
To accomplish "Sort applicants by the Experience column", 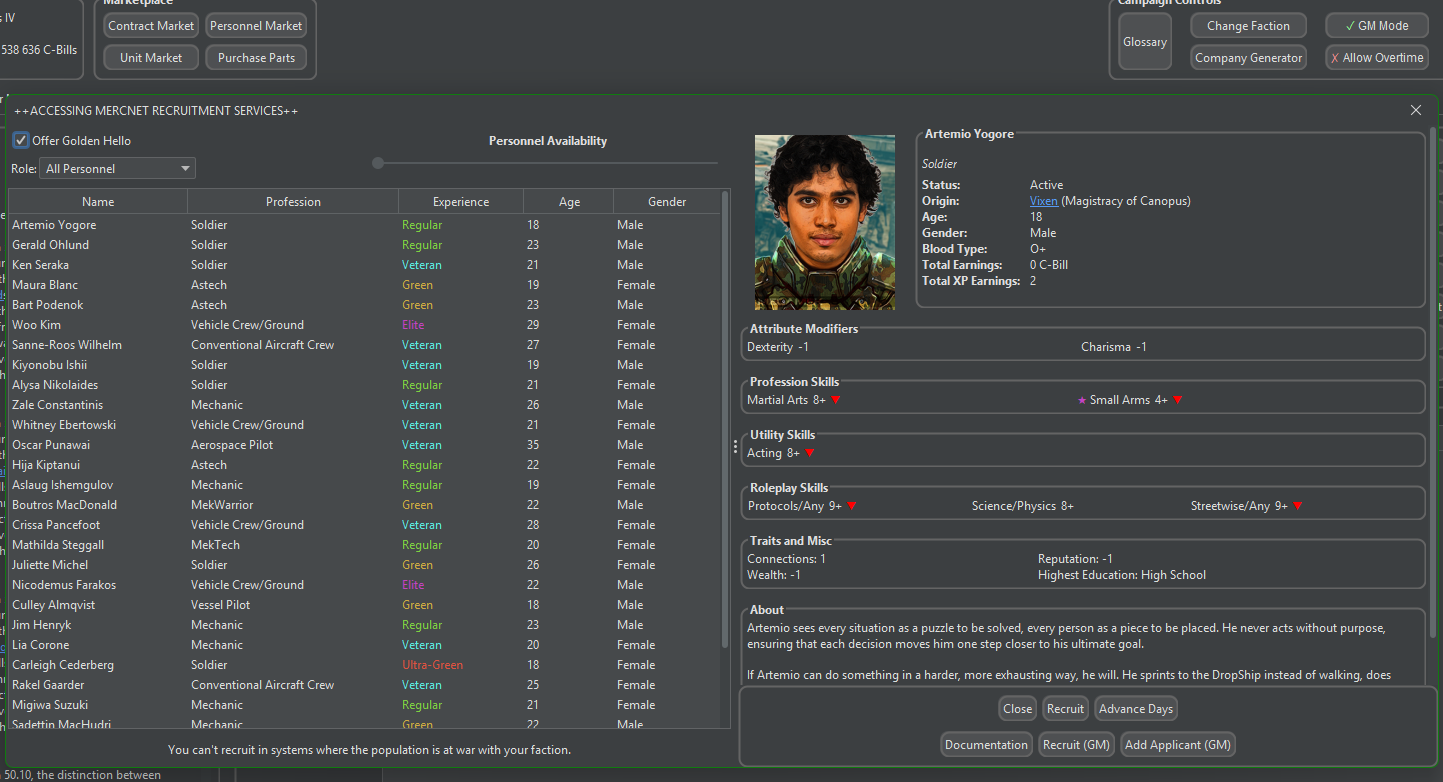I will (459, 200).
